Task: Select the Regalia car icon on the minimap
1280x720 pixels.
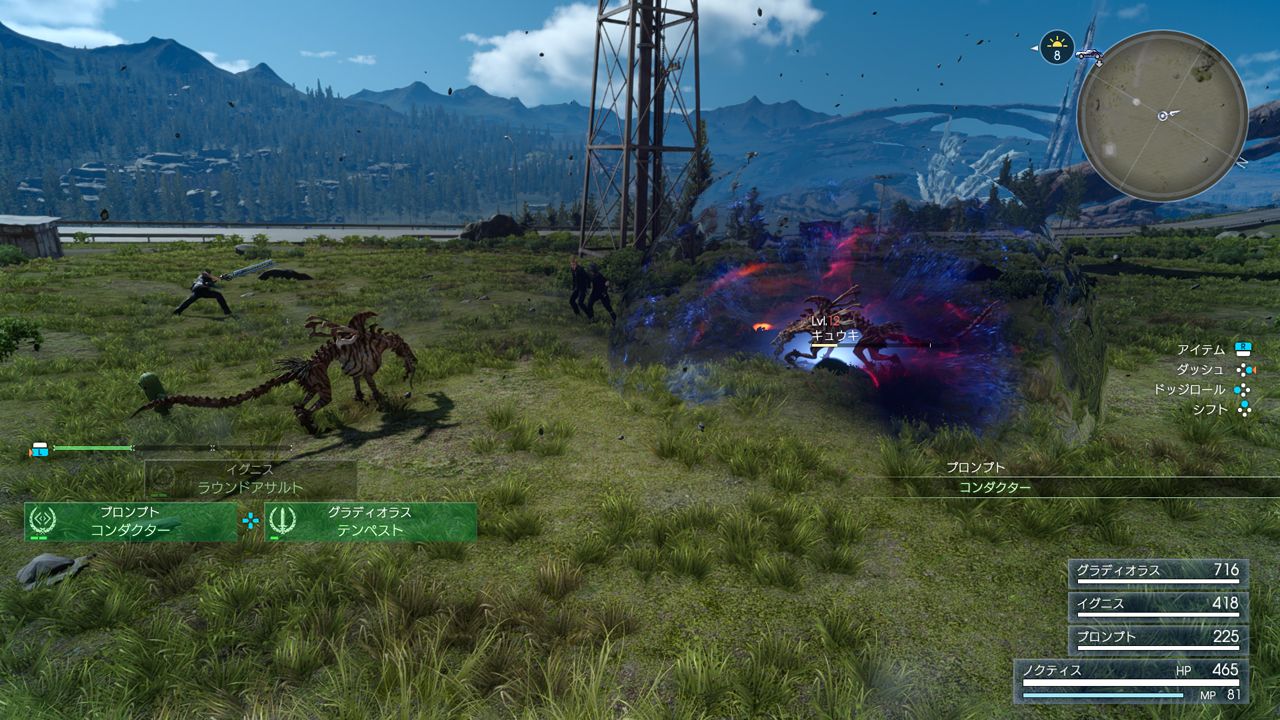Action: [1089, 55]
